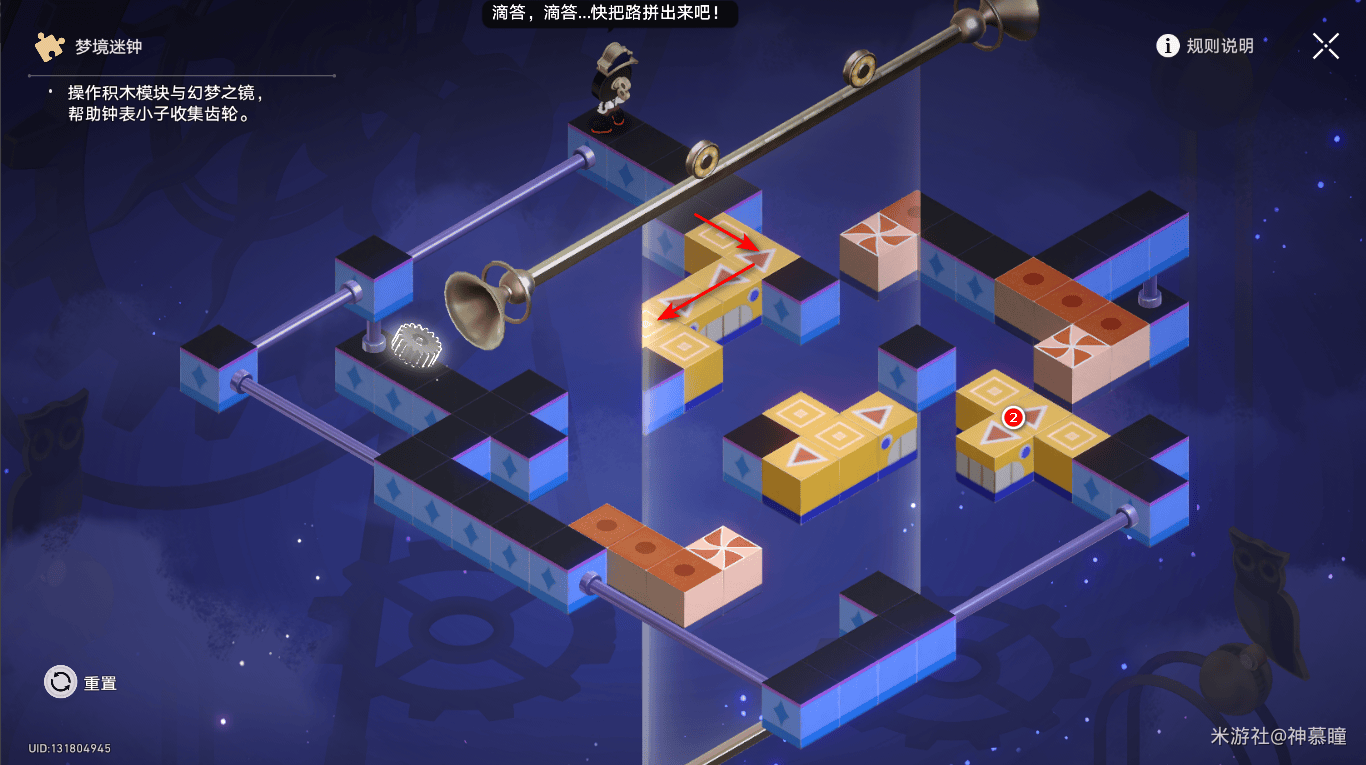Select the 梦境迷钟 title header
Screen dimensions: 1366x765
pos(105,45)
